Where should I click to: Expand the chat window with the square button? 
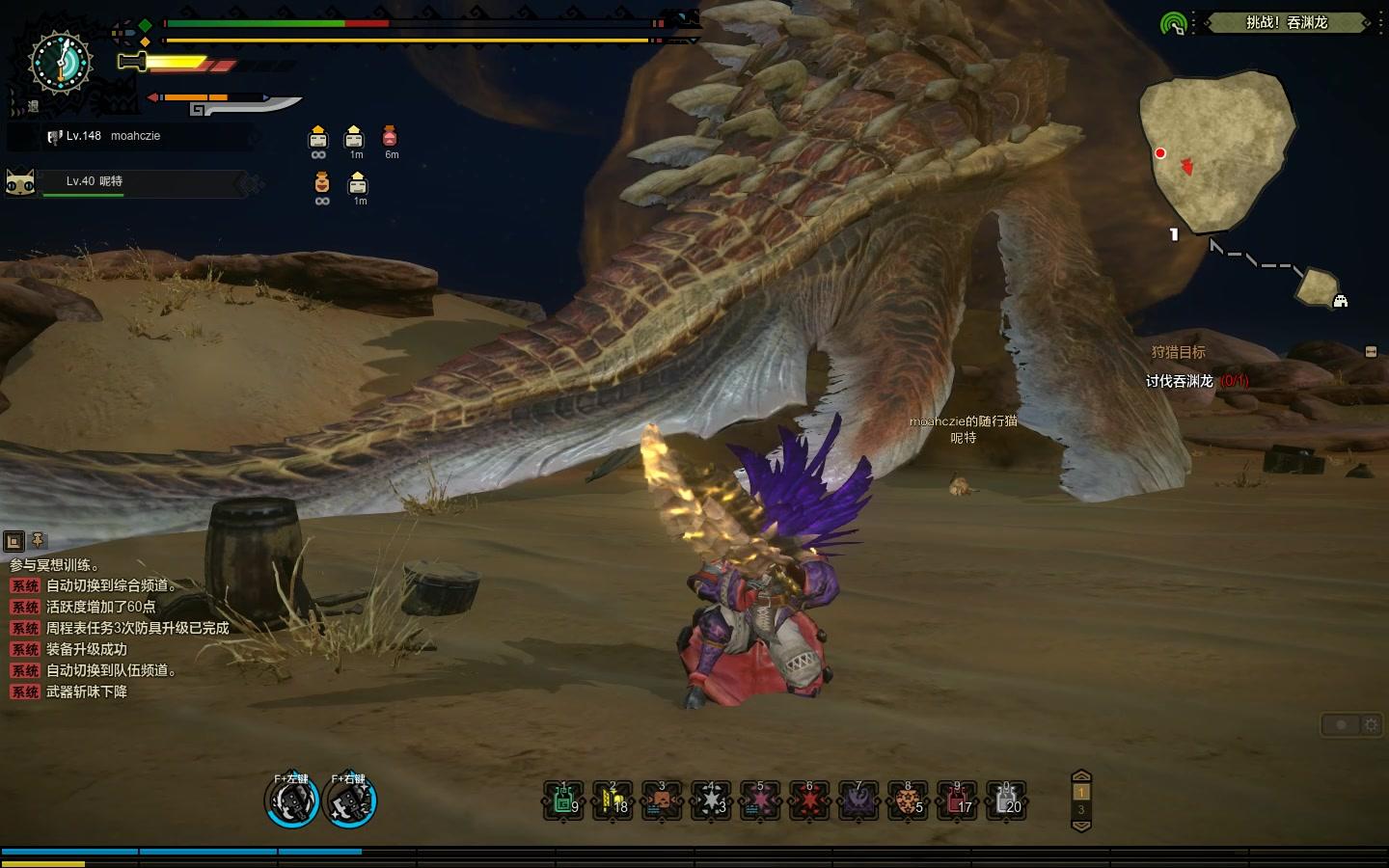(x=14, y=541)
